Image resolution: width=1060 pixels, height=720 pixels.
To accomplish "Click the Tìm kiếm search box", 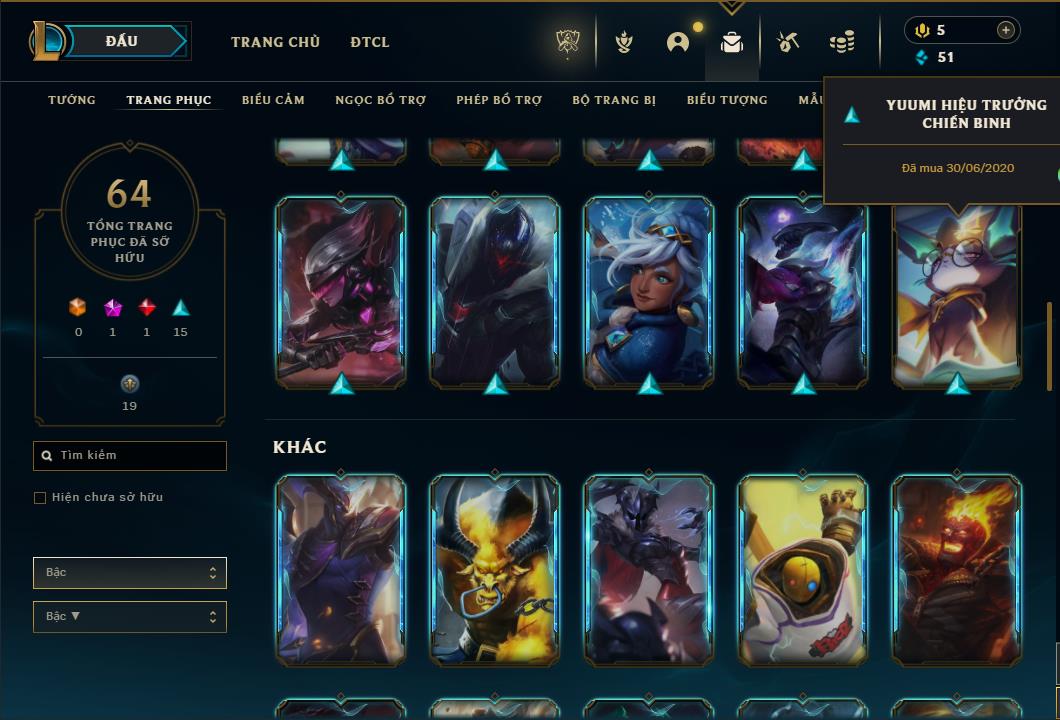I will click(130, 456).
